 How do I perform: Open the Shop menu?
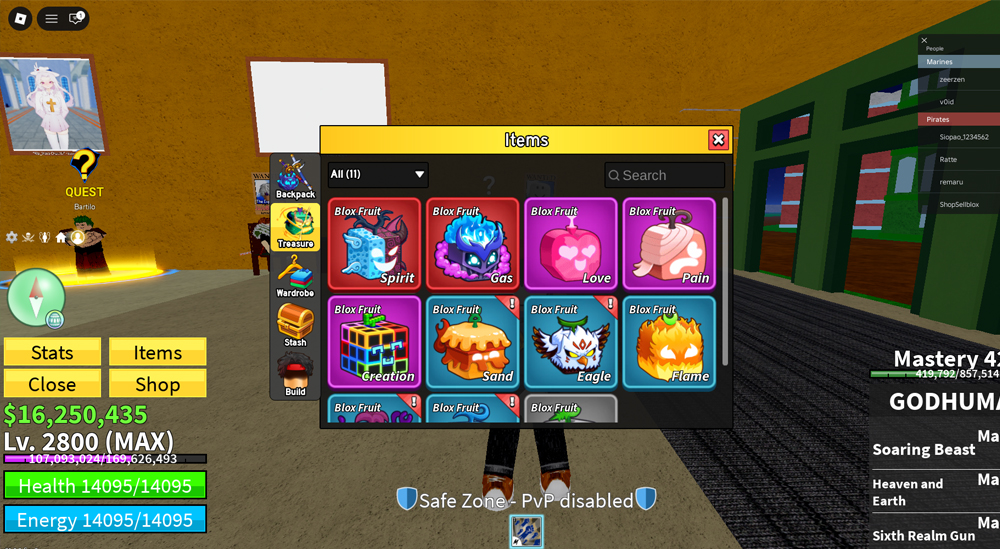[x=157, y=384]
